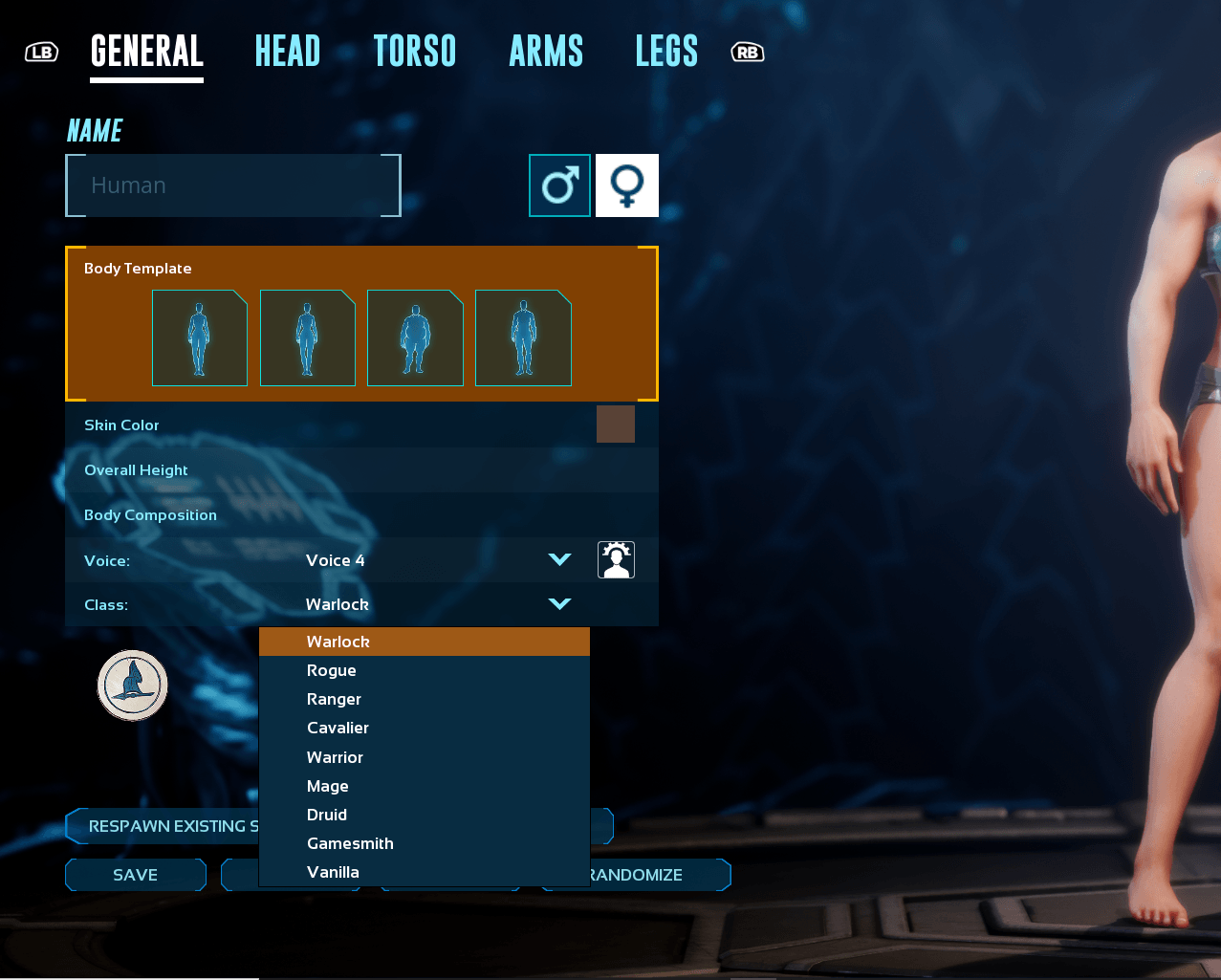Viewport: 1221px width, 980px height.
Task: Go to the Arms tab
Action: [x=546, y=52]
